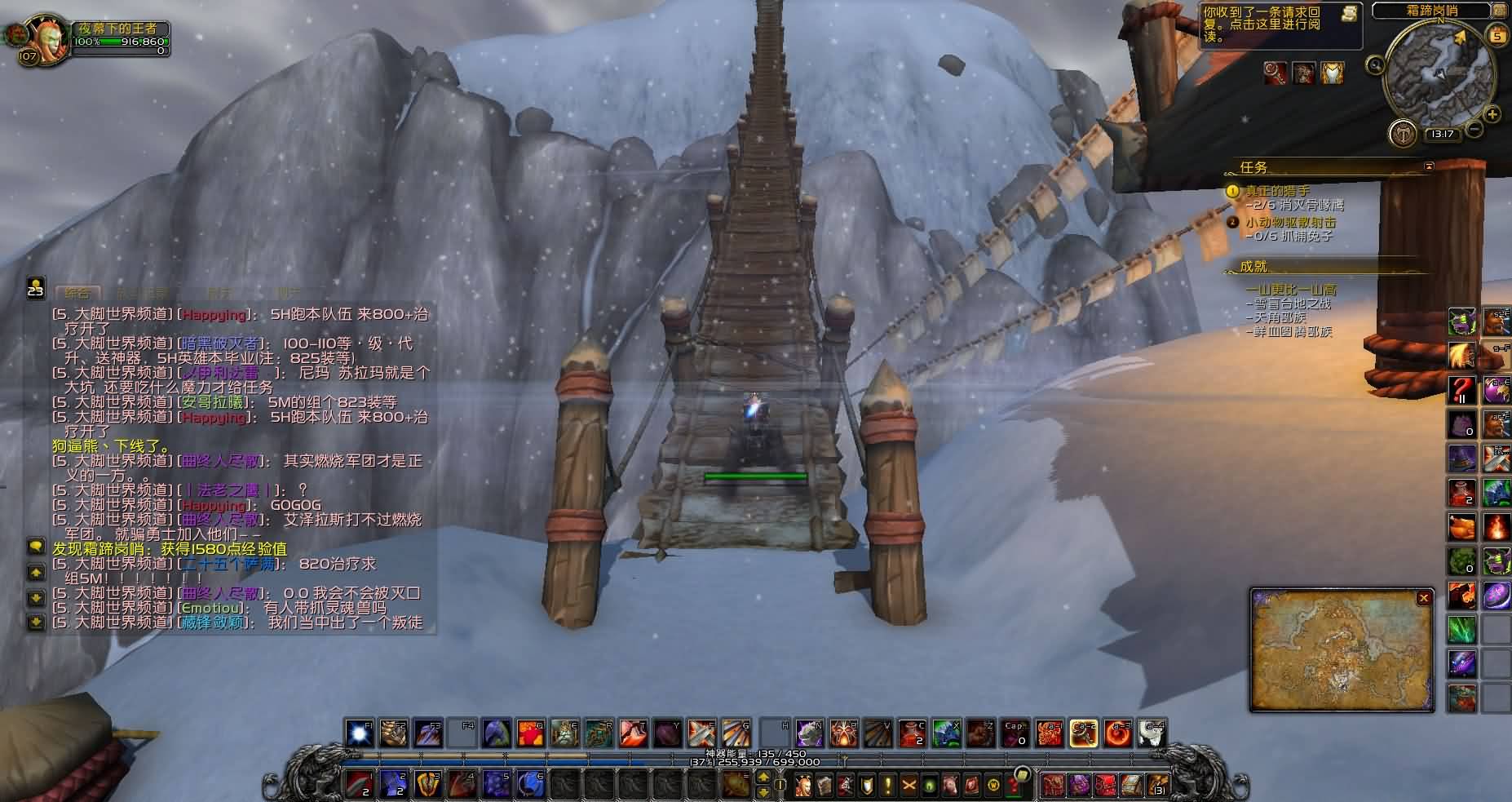Close the small zone map window
The image size is (1512, 802).
[1423, 598]
